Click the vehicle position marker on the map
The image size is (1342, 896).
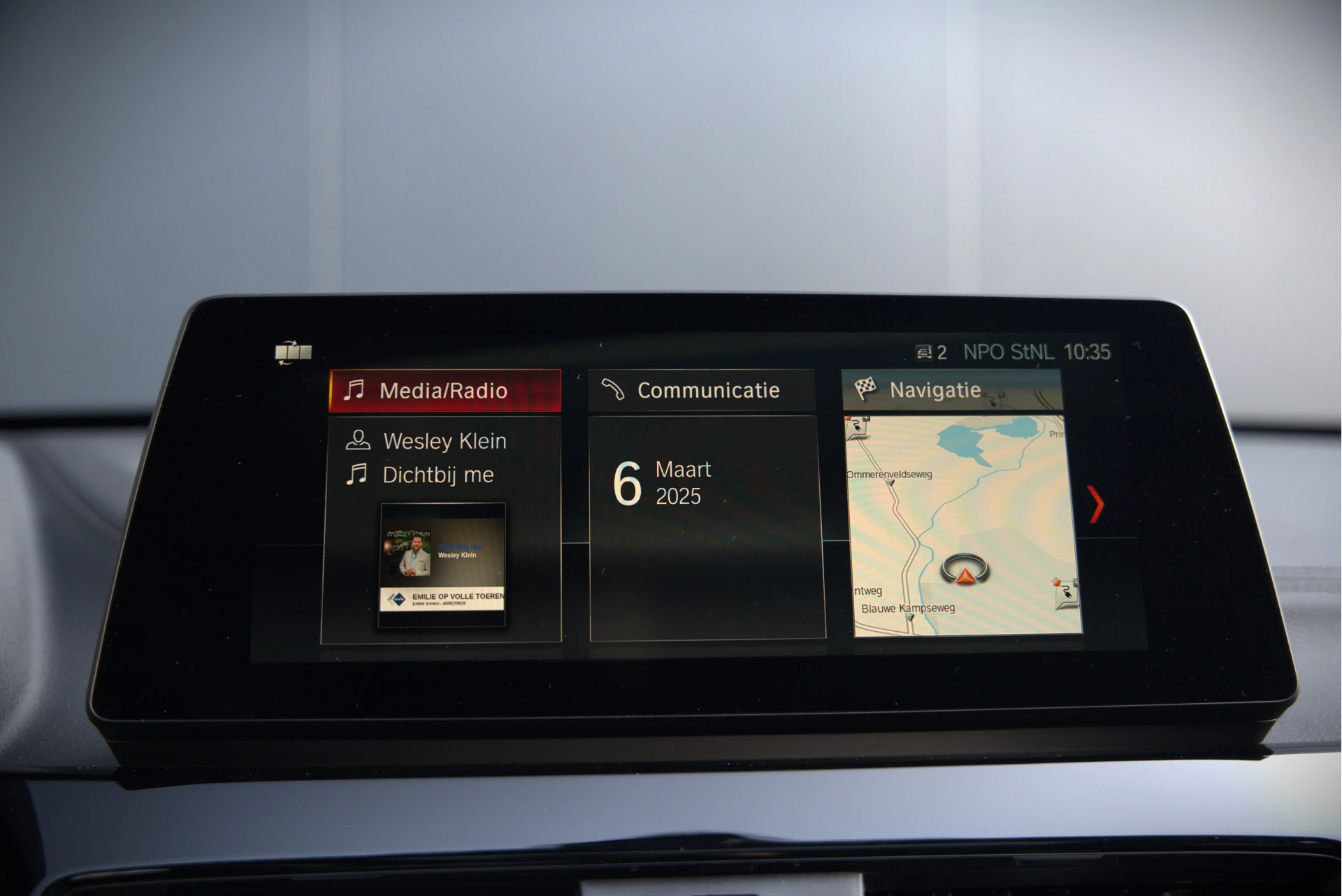(965, 570)
